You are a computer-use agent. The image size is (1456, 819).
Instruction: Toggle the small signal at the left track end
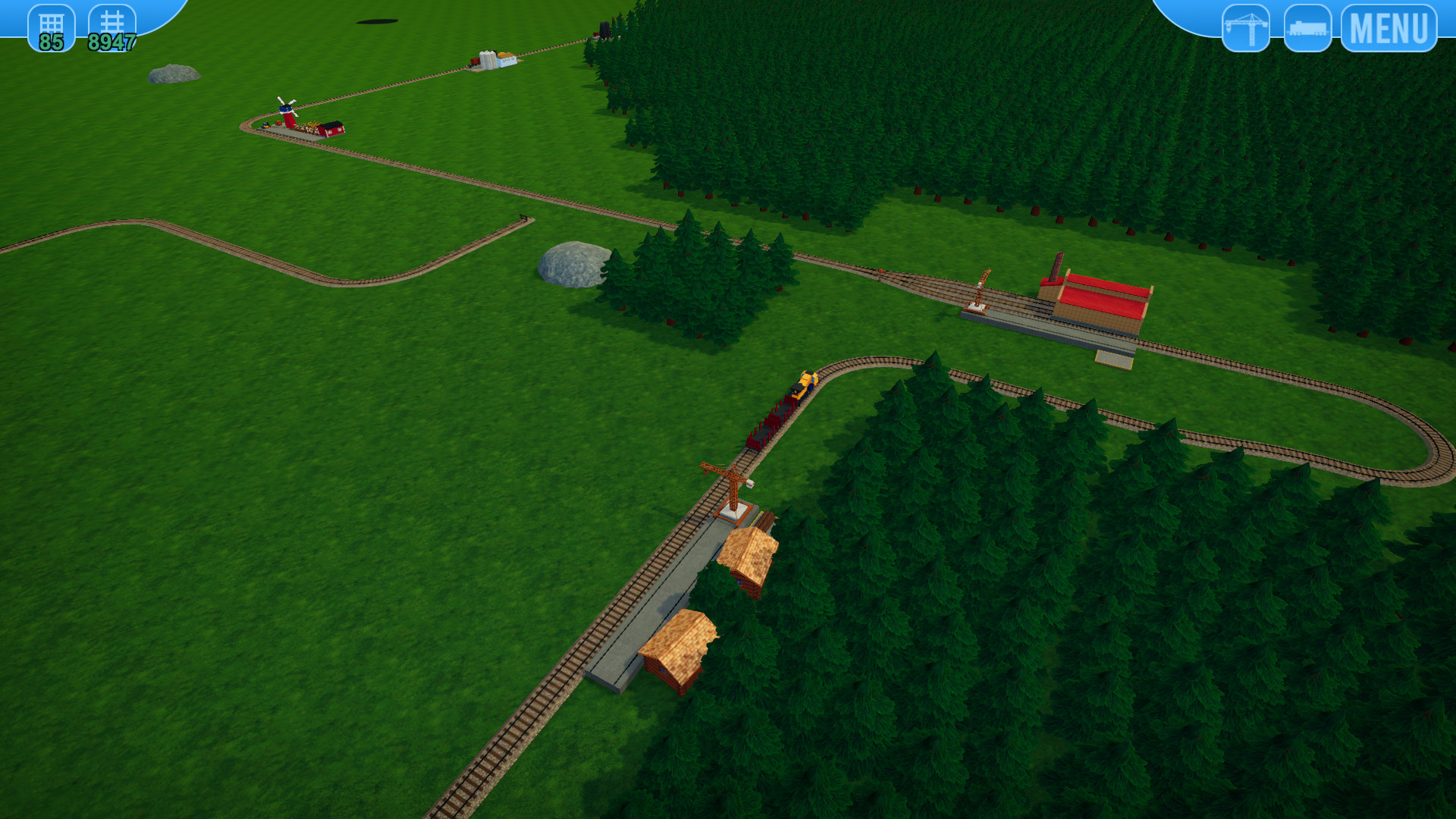pos(523,218)
